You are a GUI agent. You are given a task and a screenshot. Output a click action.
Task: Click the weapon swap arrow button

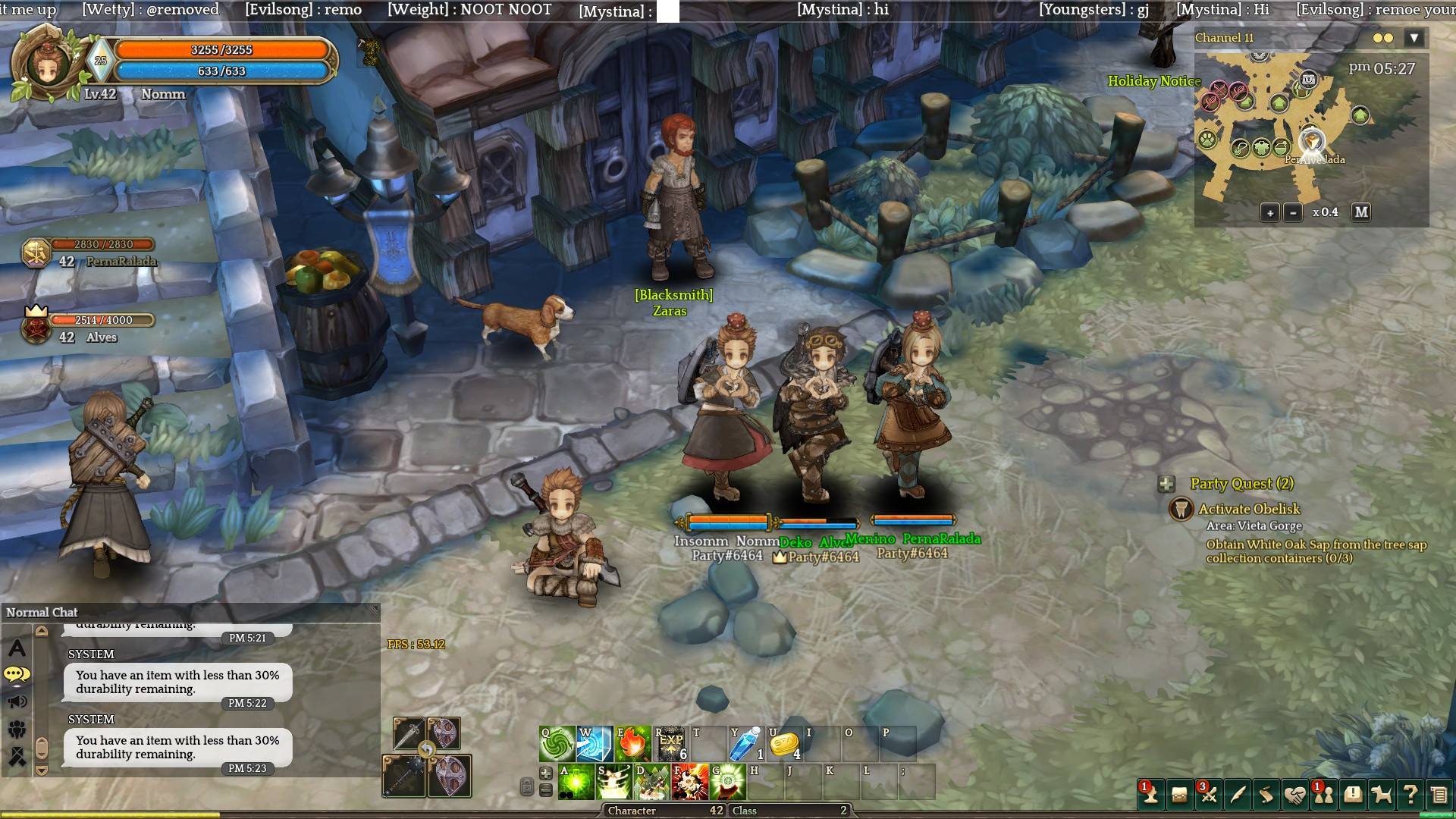tap(427, 750)
